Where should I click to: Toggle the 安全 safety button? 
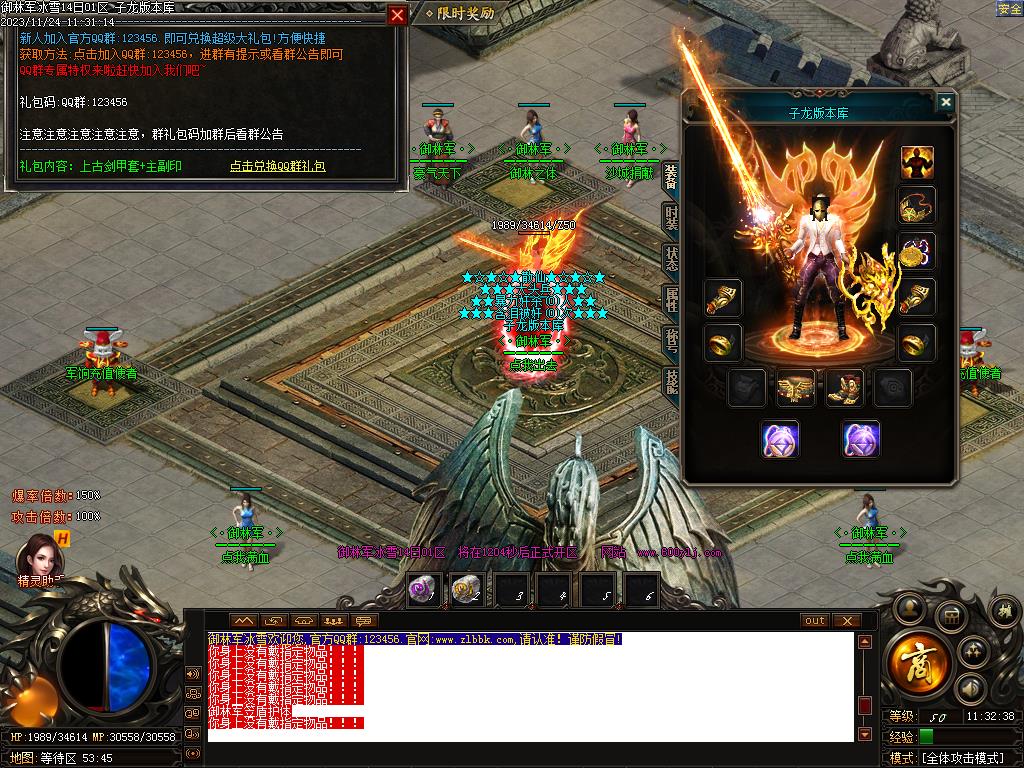pyautogui.click(x=1009, y=9)
